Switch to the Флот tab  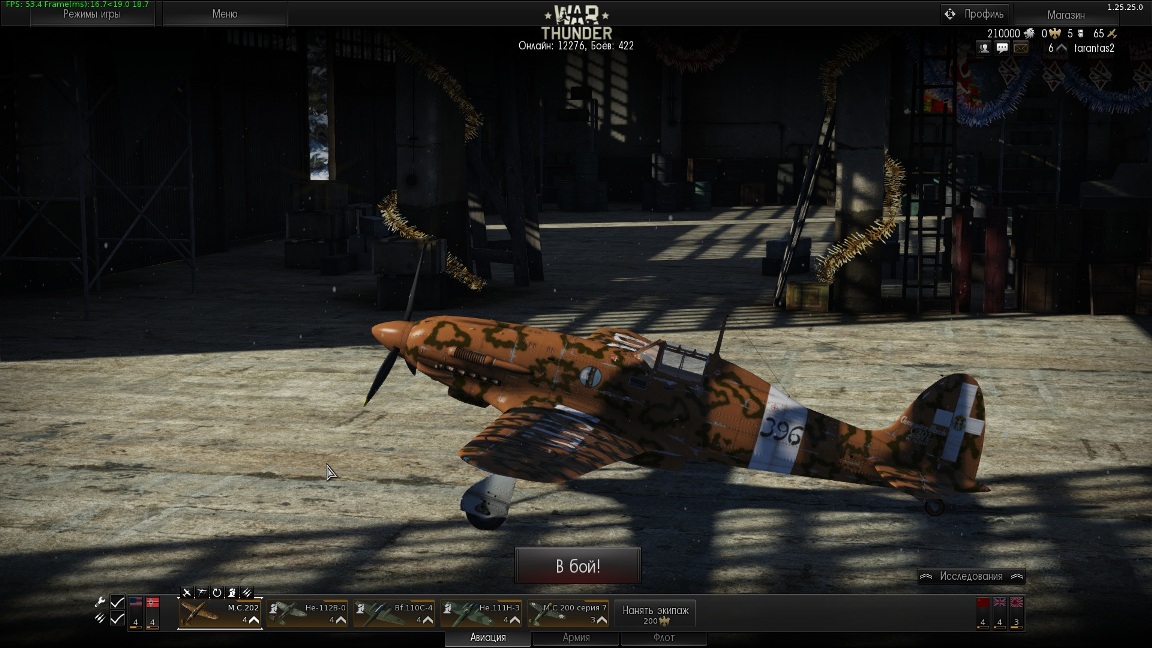tap(663, 638)
